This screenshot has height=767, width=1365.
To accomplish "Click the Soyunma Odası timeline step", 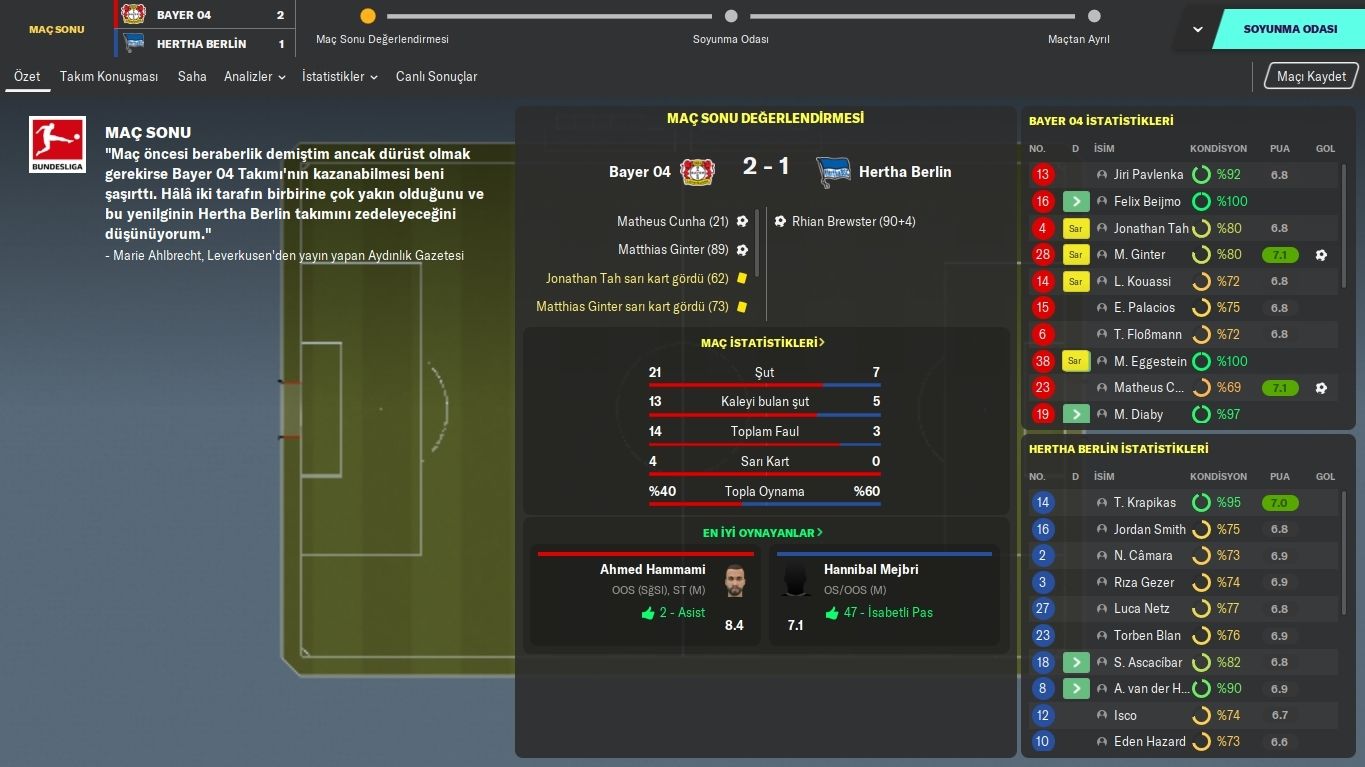I will pos(731,17).
